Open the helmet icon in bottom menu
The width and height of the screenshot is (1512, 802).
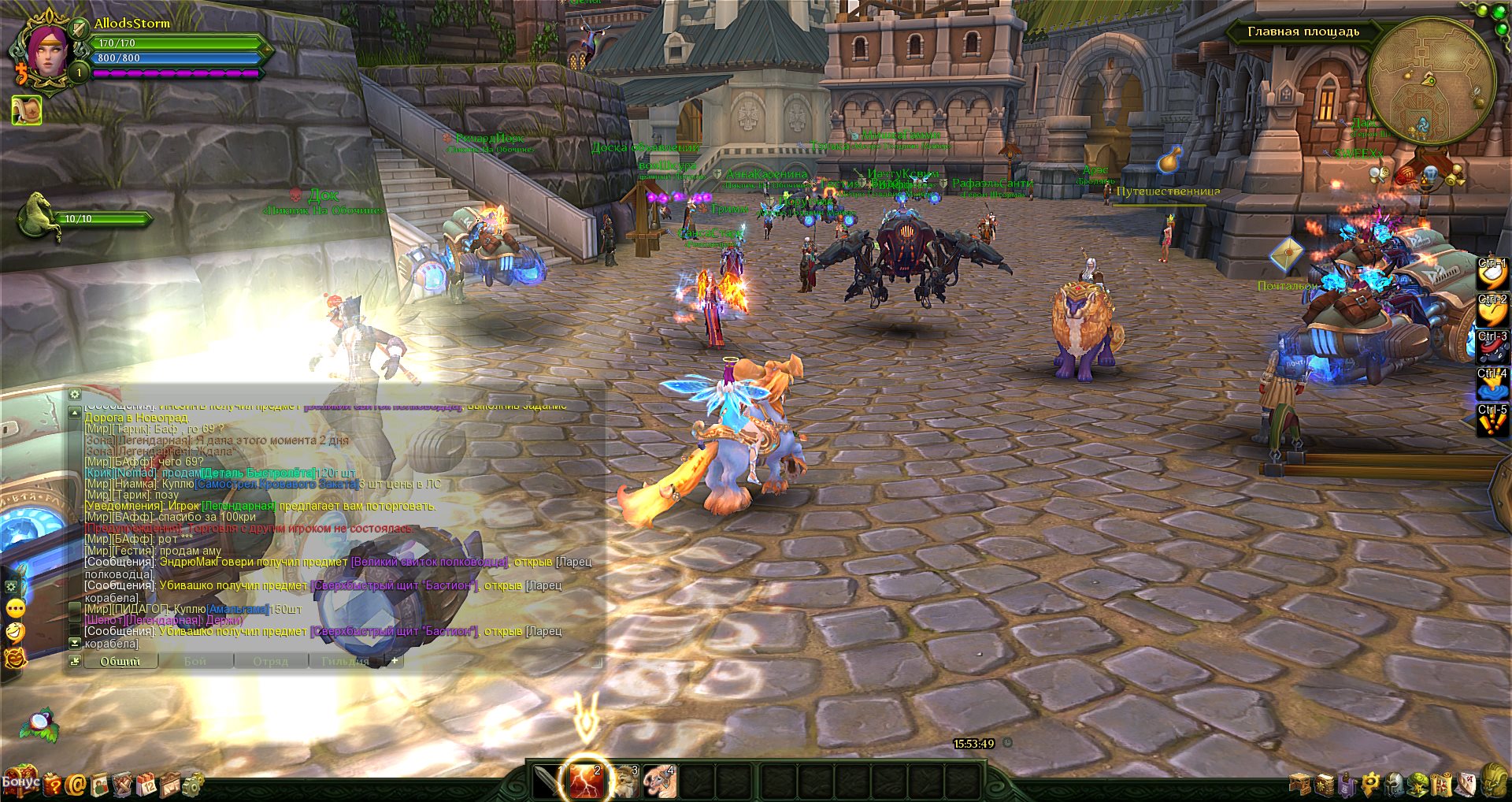click(1395, 784)
